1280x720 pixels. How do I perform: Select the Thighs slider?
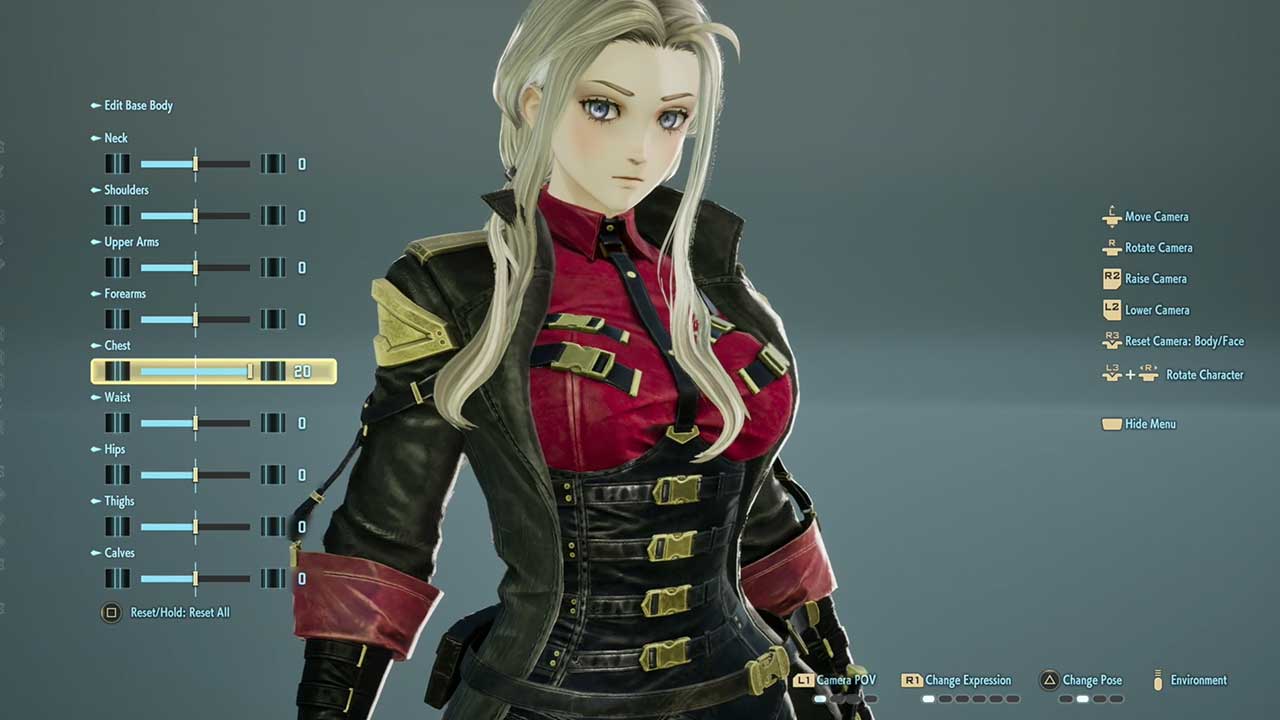tap(195, 527)
